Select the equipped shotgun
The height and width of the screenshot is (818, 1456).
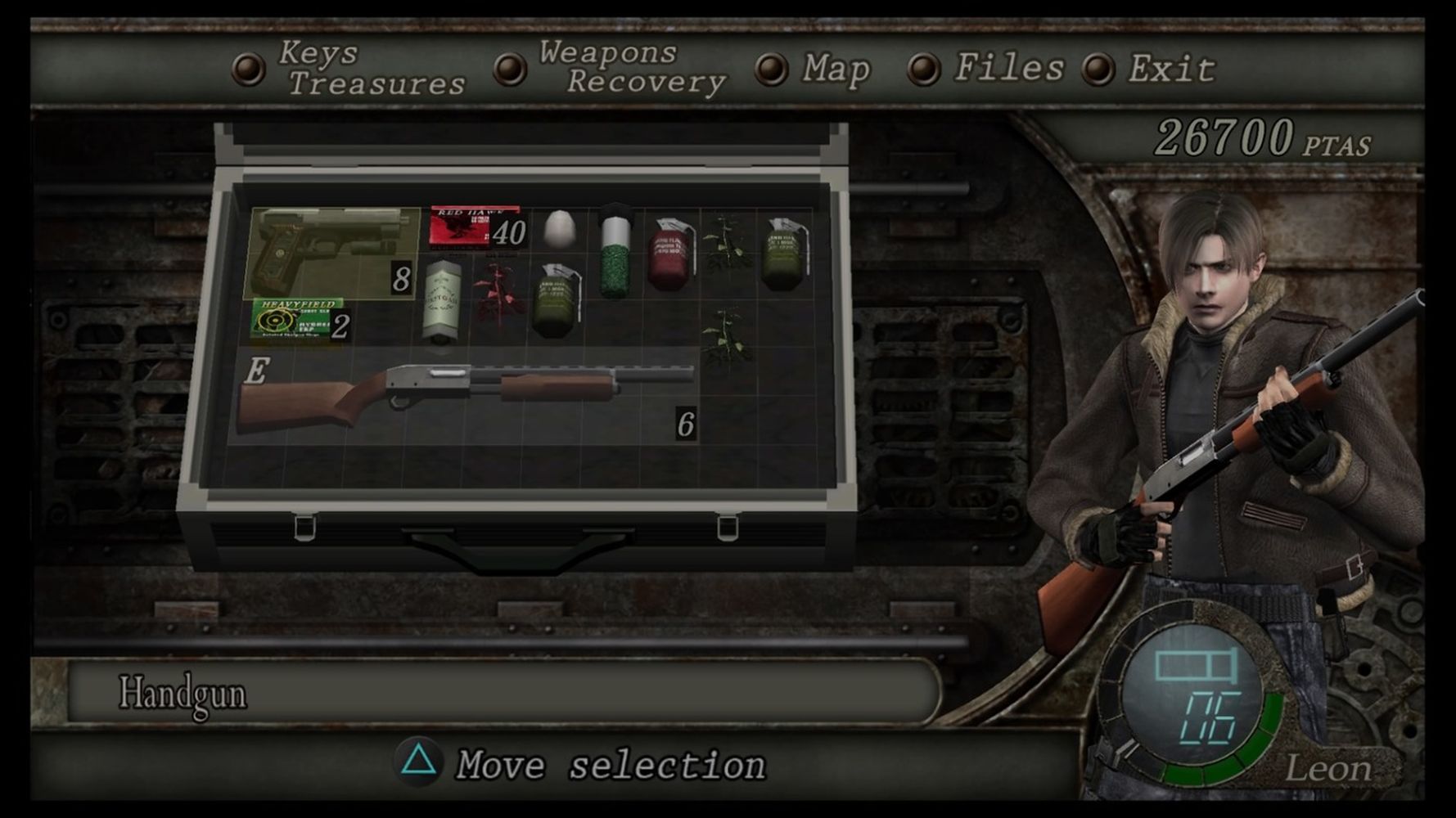465,395
